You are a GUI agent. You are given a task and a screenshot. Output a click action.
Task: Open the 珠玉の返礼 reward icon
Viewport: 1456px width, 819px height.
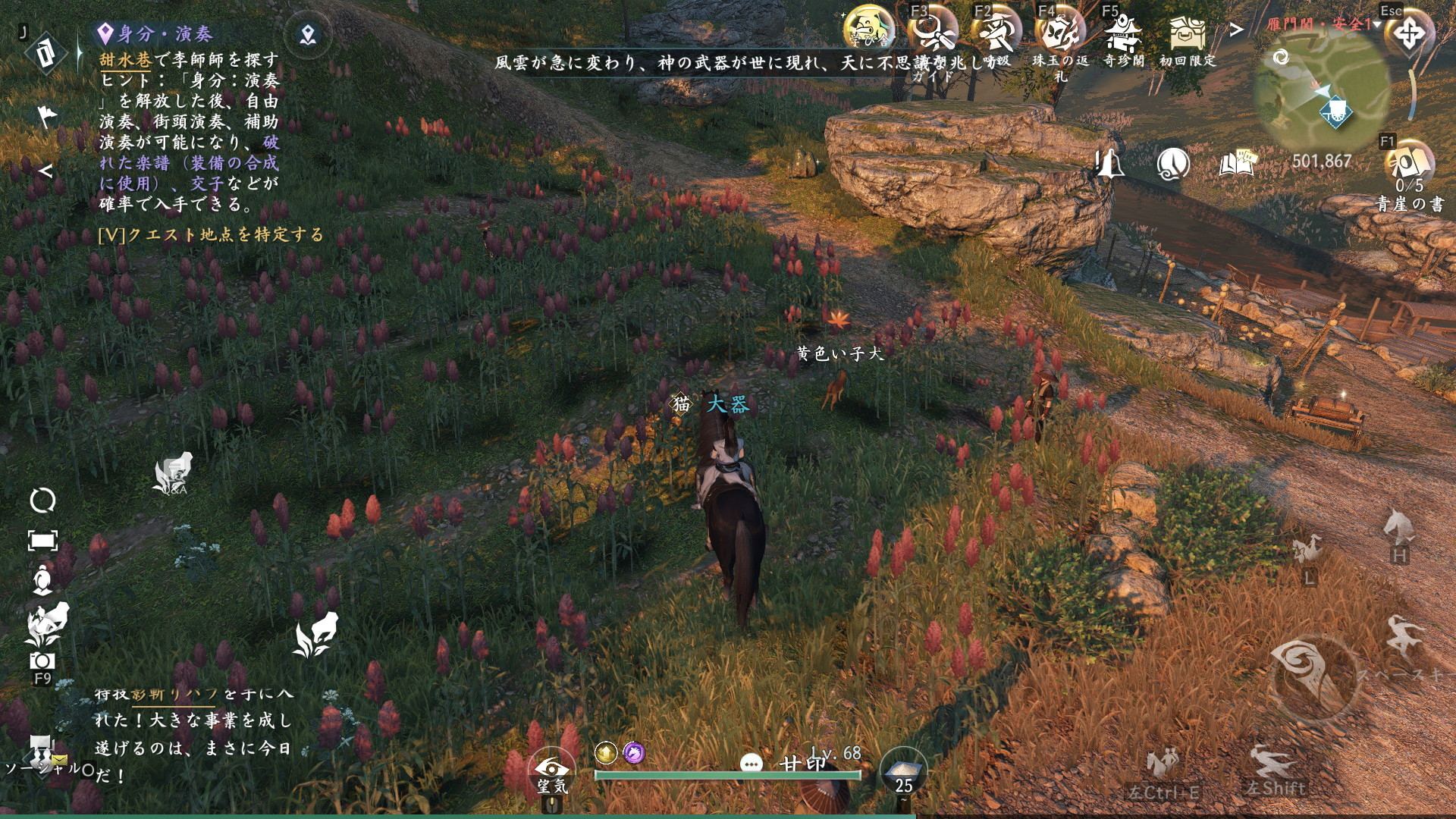pos(1059,34)
